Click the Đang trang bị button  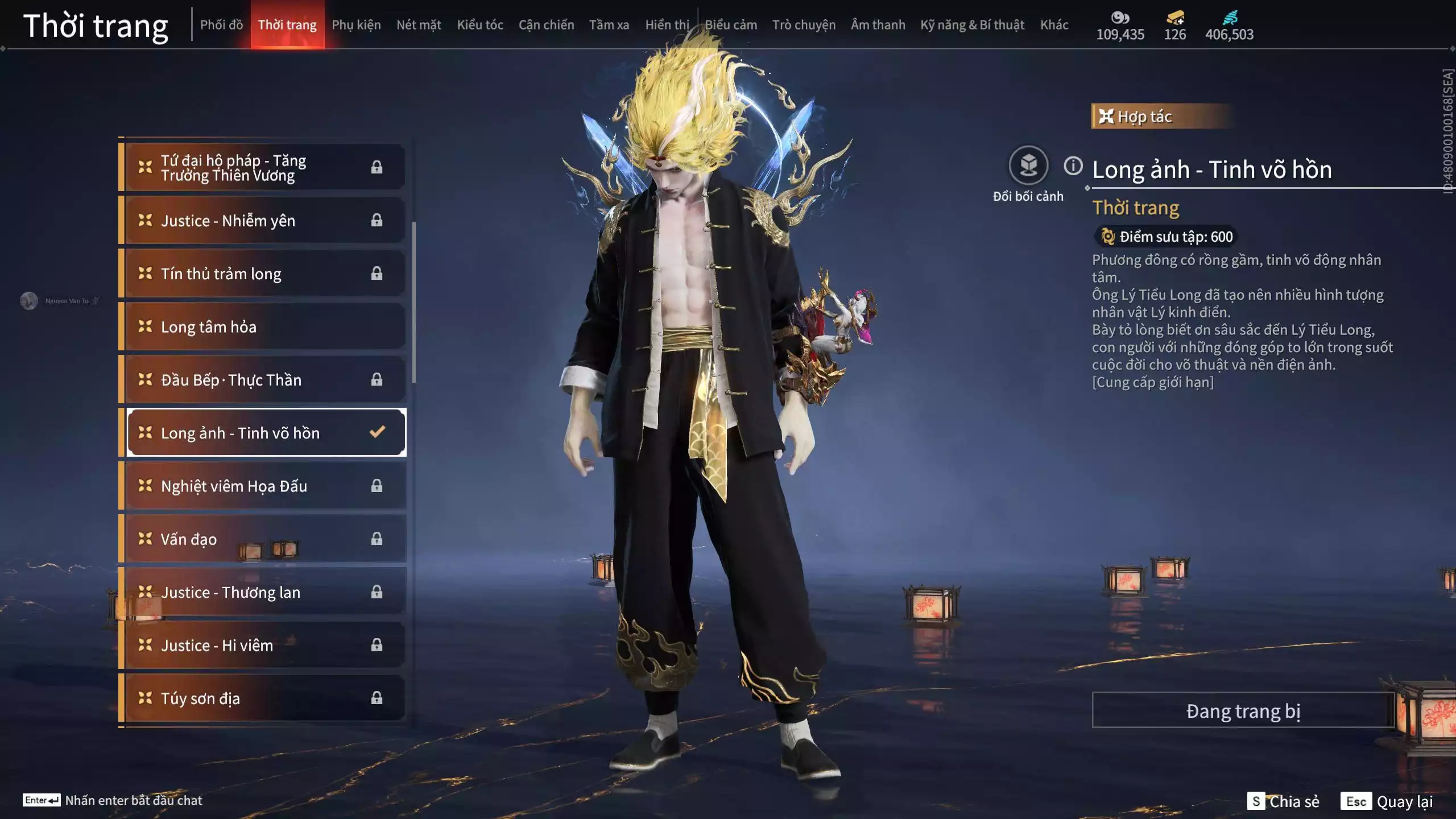point(1243,711)
